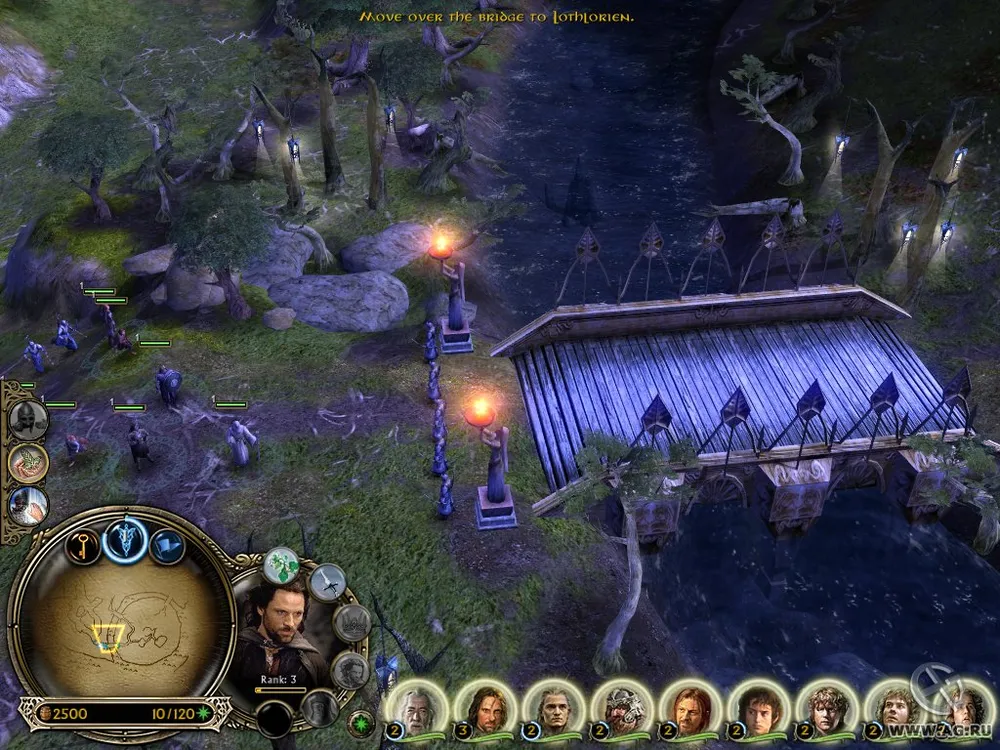Select Boromir from the hero bar
1000x750 pixels.
pyautogui.click(x=690, y=707)
